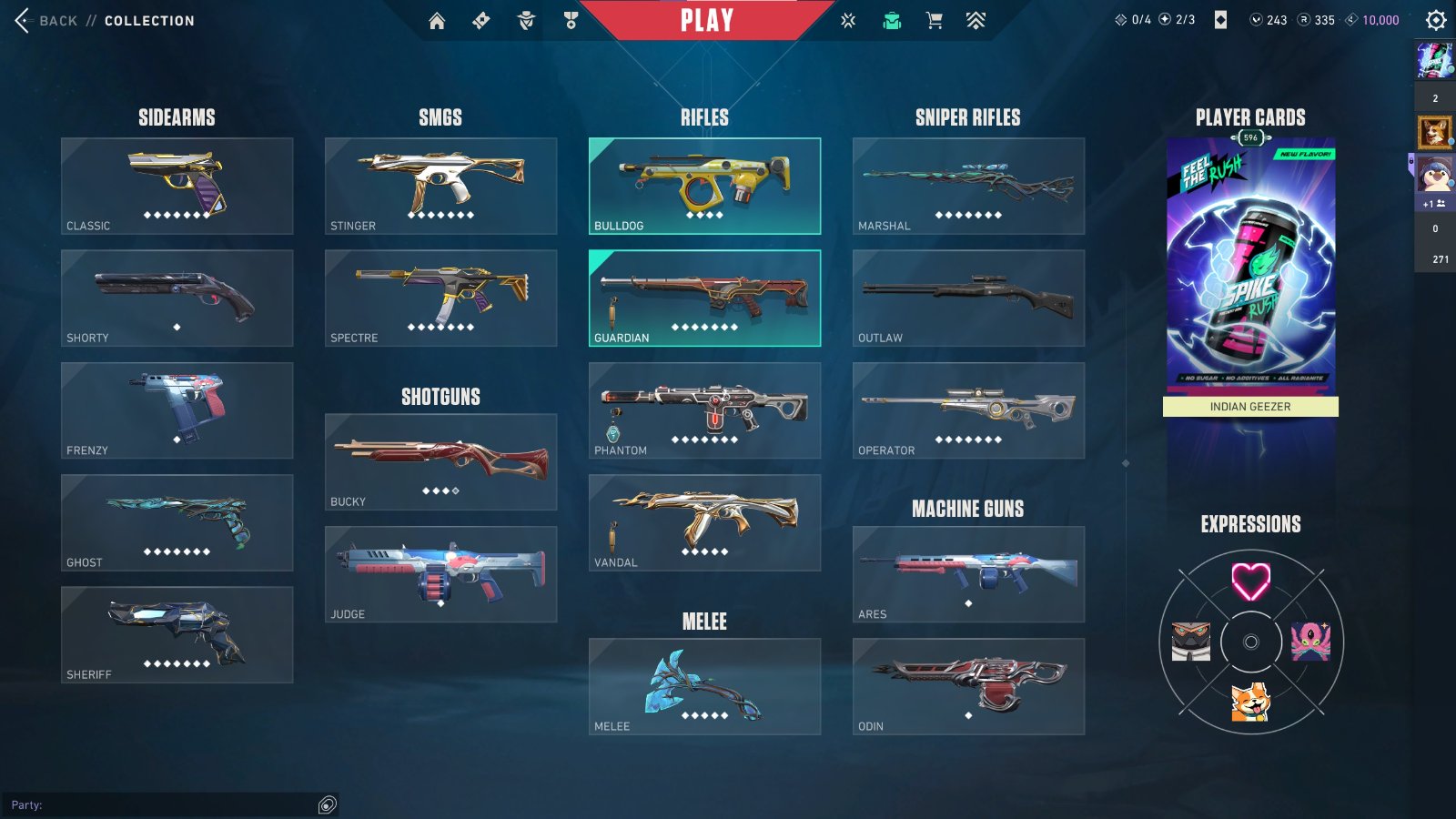
Task: Select the Operator sniper rifle slot
Action: [x=968, y=409]
